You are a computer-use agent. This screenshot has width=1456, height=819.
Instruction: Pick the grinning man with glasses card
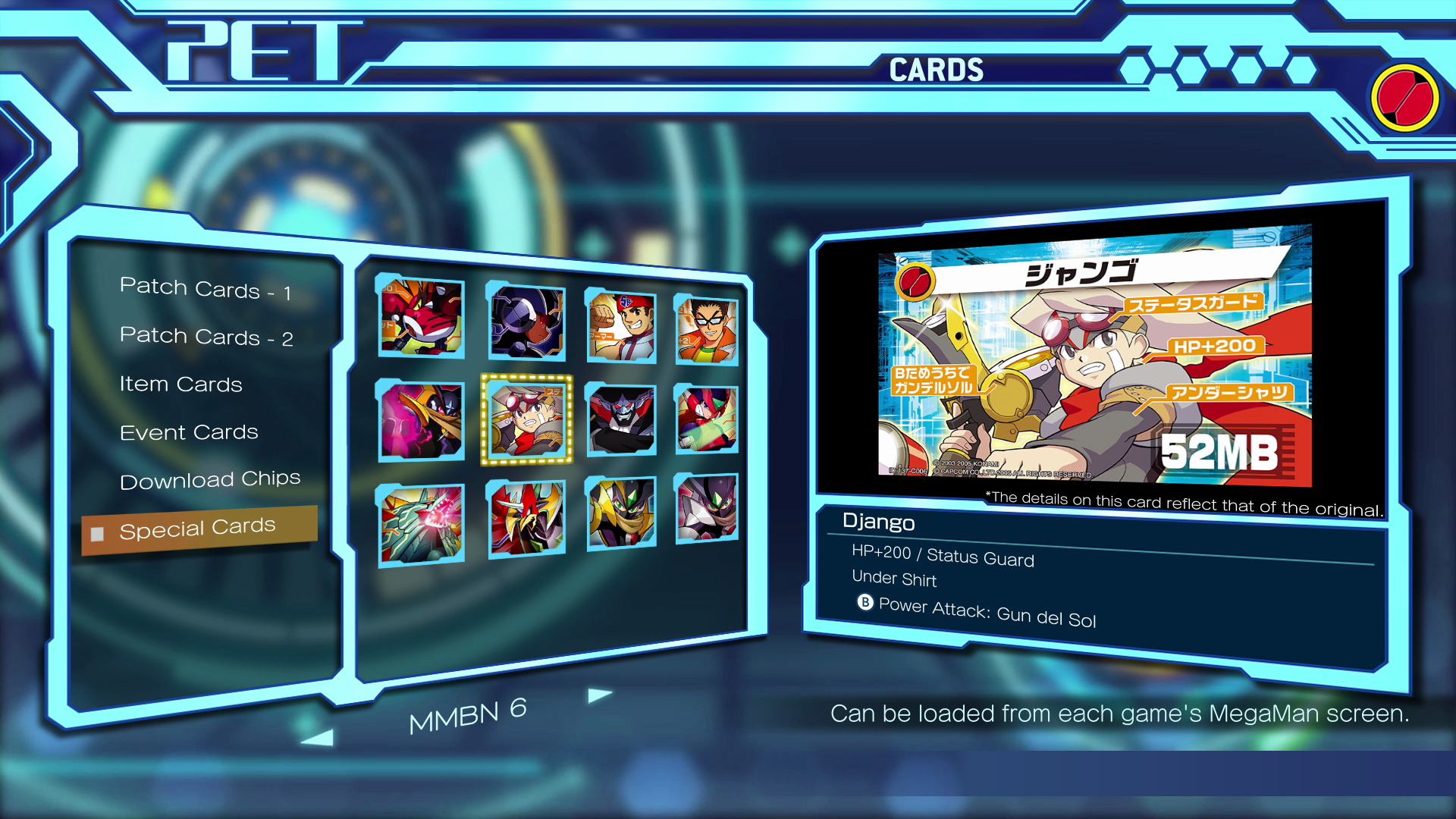pyautogui.click(x=705, y=328)
